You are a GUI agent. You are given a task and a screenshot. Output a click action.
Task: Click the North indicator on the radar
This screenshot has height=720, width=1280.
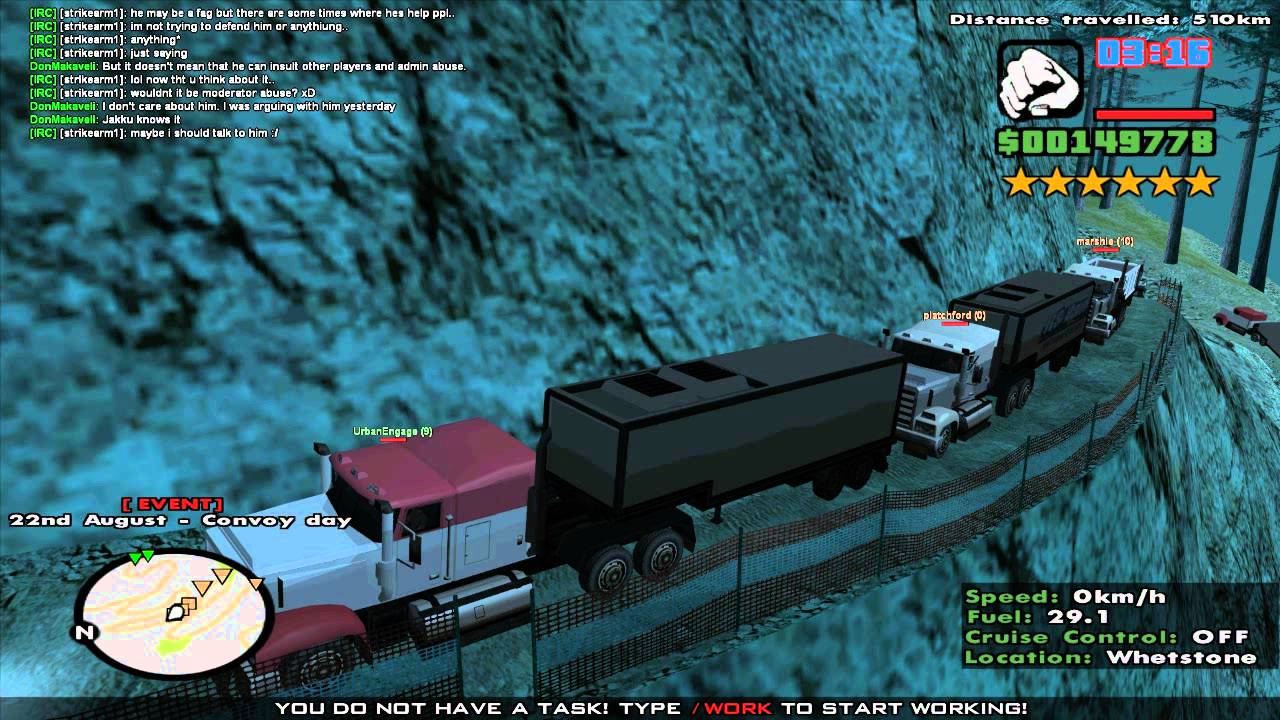point(84,632)
